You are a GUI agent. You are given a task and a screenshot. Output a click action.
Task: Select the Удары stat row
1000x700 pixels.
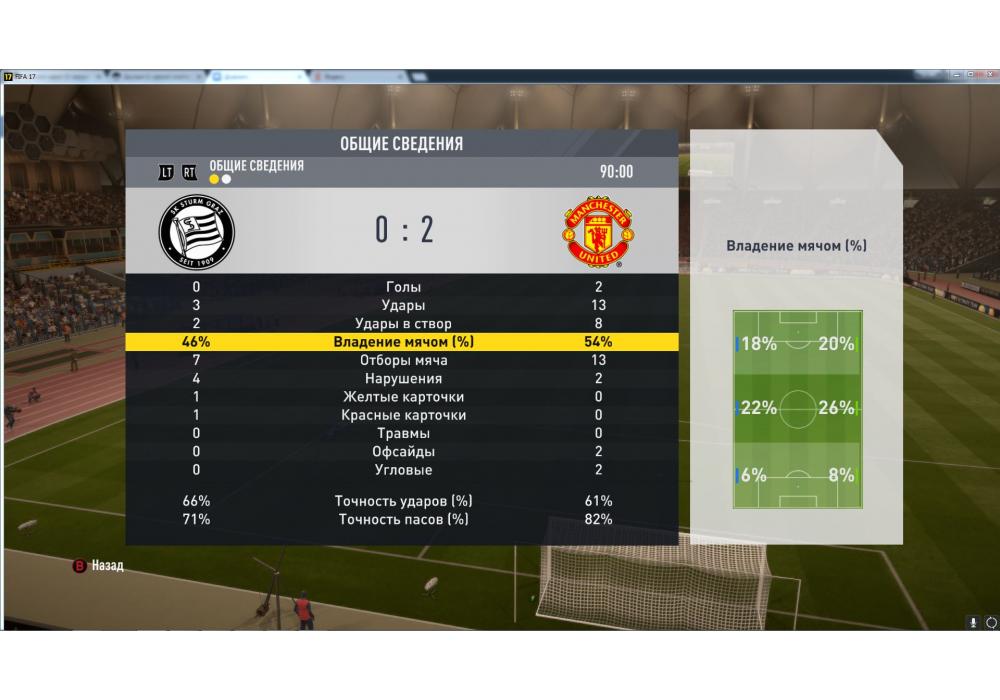coord(403,305)
